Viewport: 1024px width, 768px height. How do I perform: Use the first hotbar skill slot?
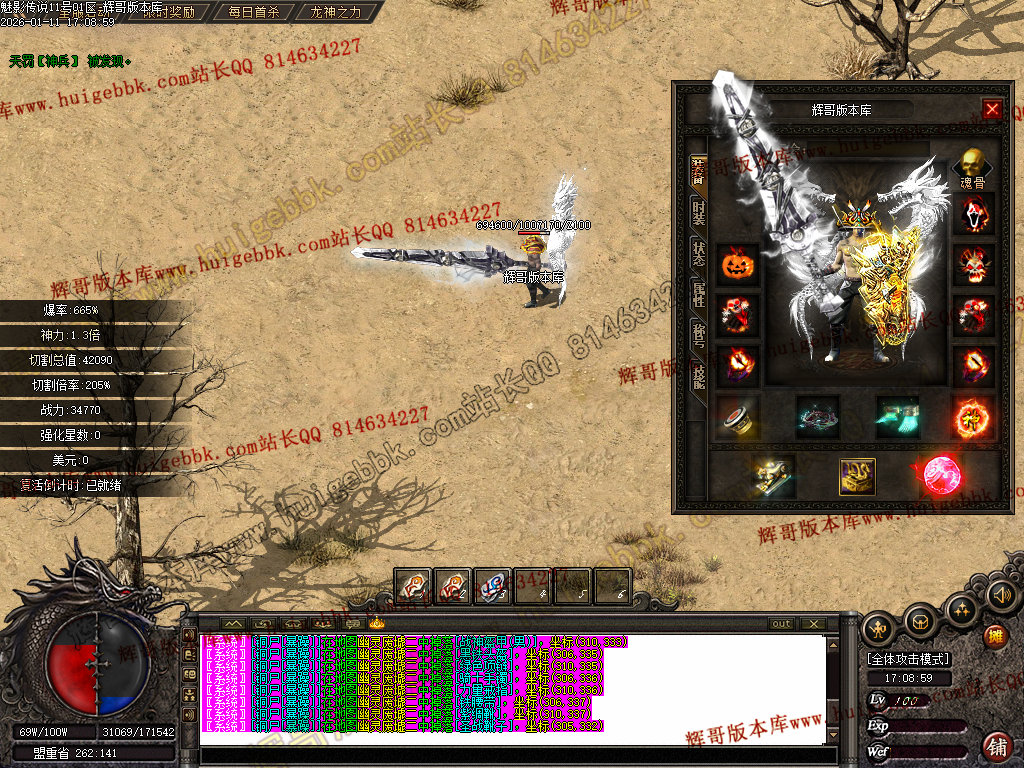click(412, 586)
